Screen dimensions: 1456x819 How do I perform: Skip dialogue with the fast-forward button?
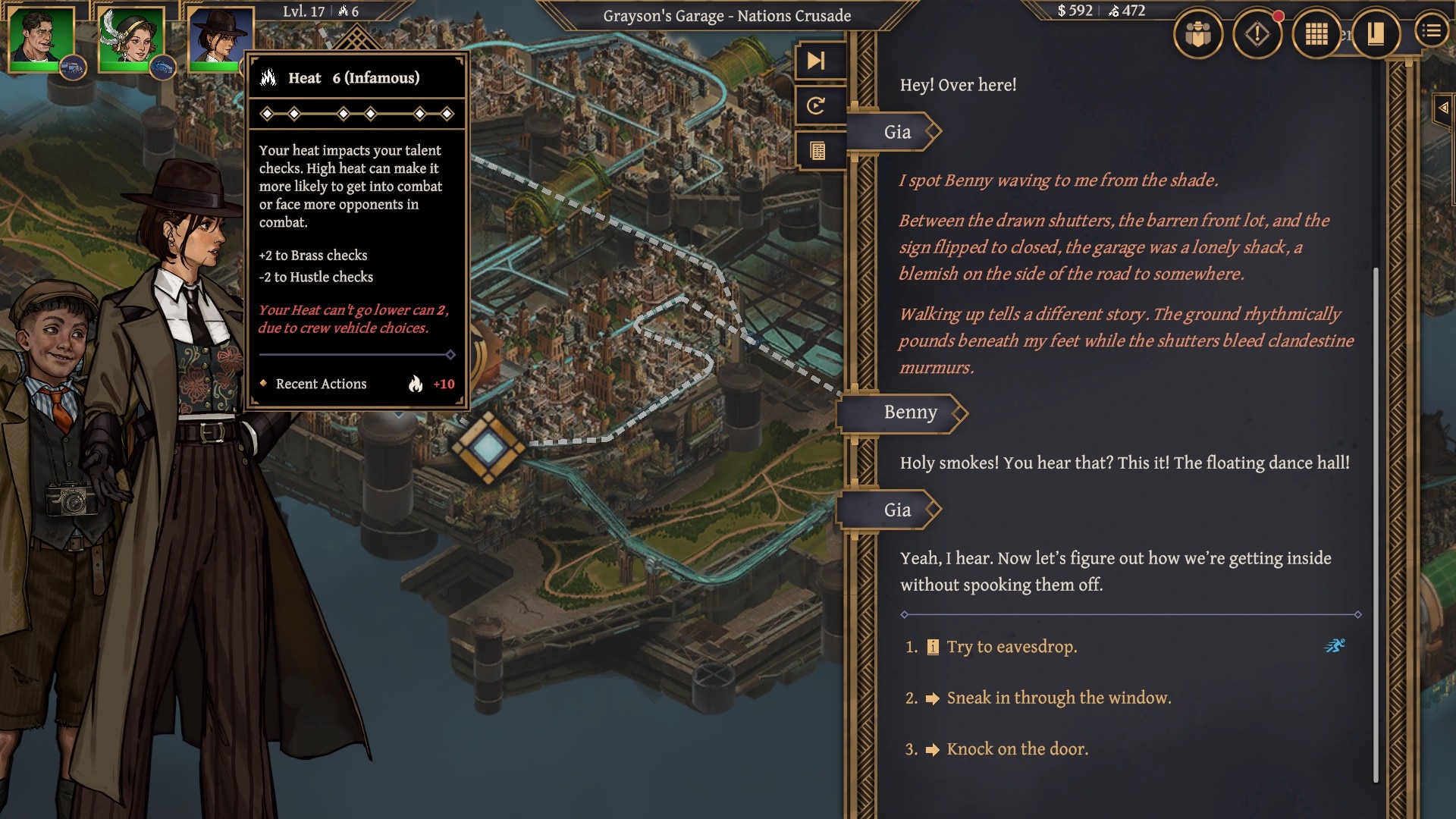tap(817, 61)
